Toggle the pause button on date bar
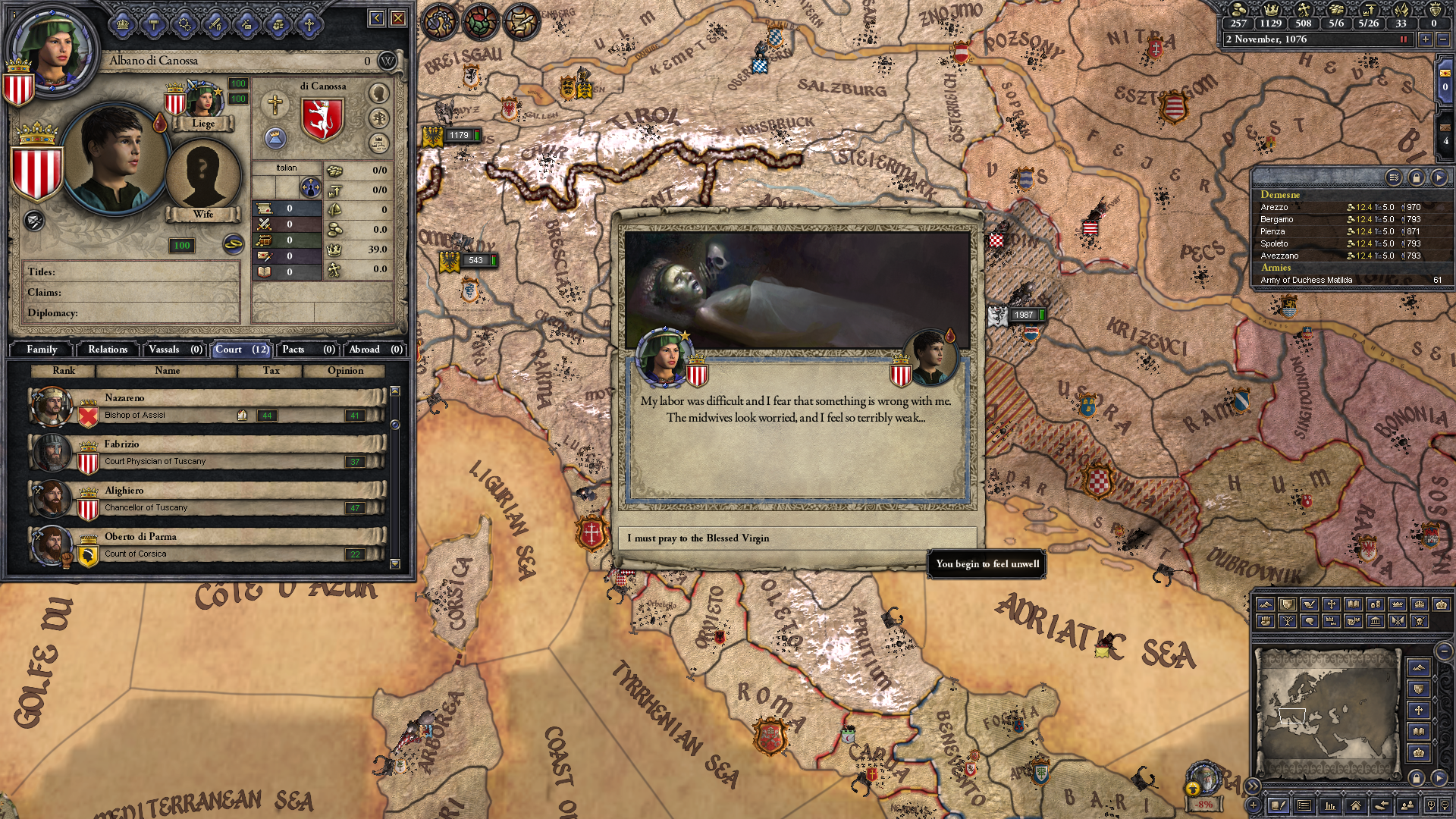The image size is (1456, 819). click(1404, 39)
